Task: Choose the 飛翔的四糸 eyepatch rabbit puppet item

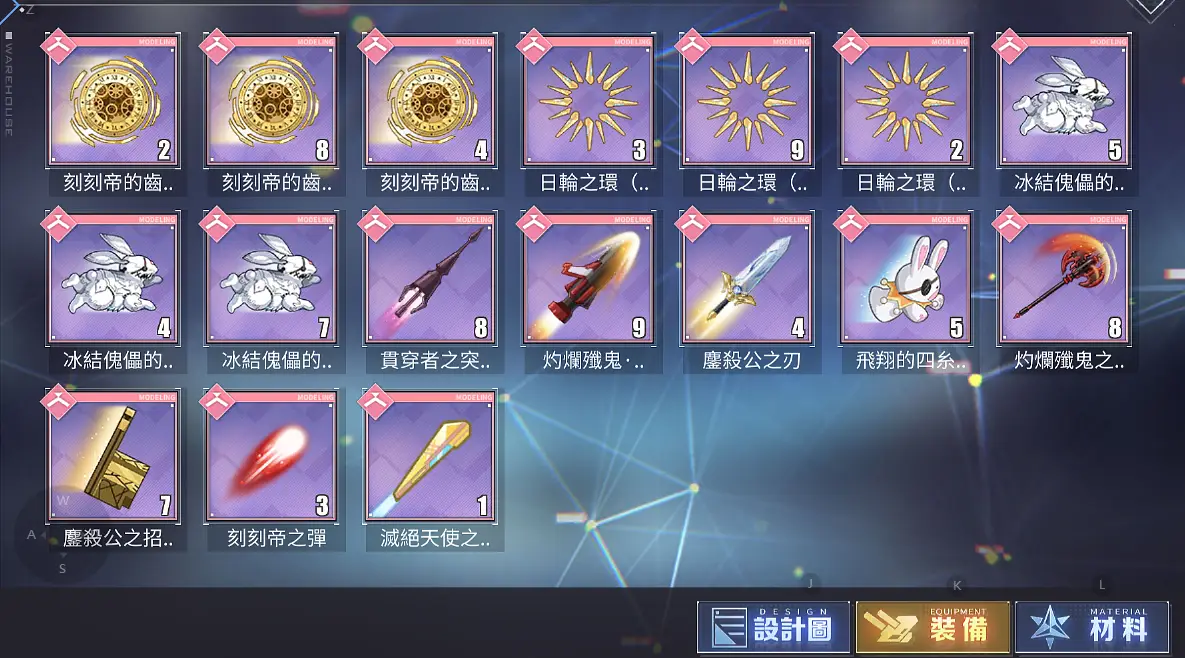Action: pyautogui.click(x=905, y=282)
